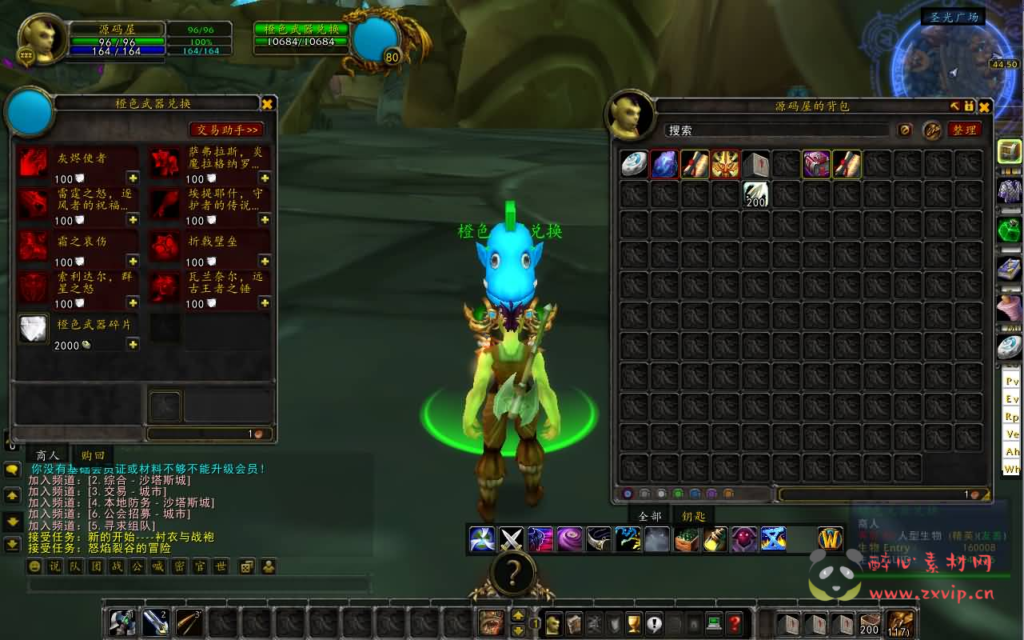Select the stack of 200 shards in bag
This screenshot has height=640, width=1024.
[x=755, y=194]
